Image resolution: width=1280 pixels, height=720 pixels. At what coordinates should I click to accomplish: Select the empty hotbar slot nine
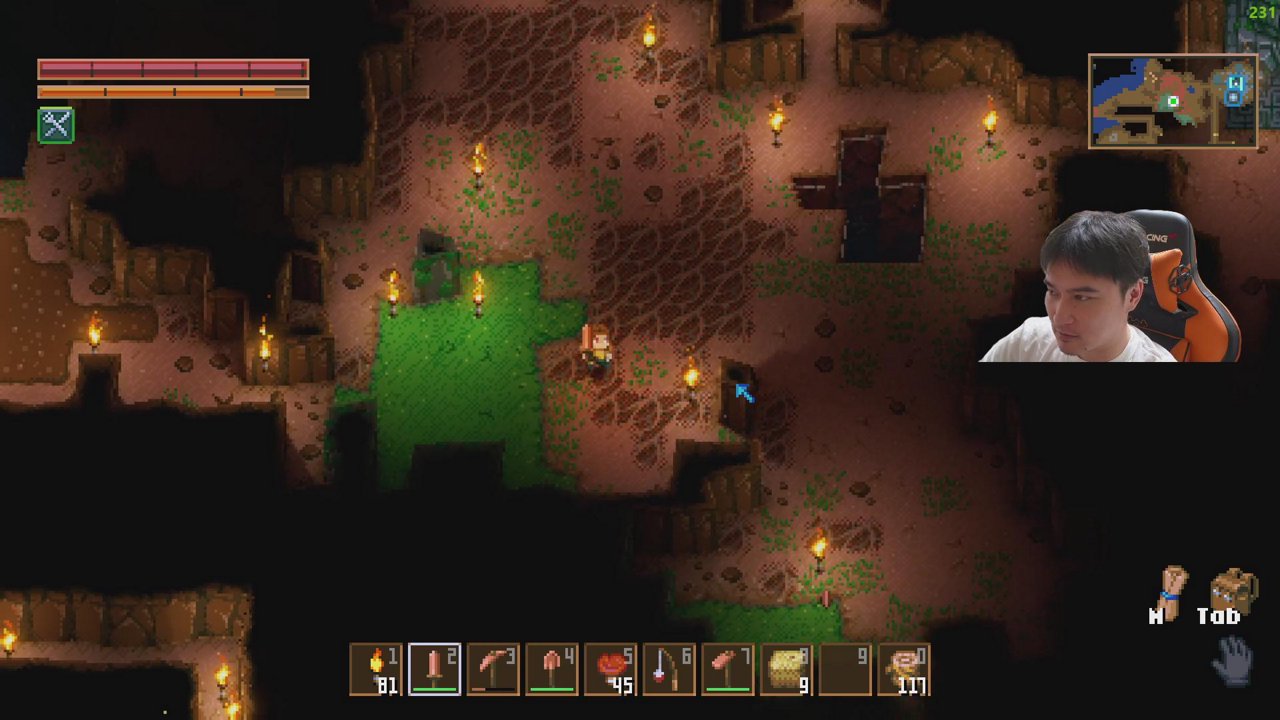point(845,669)
